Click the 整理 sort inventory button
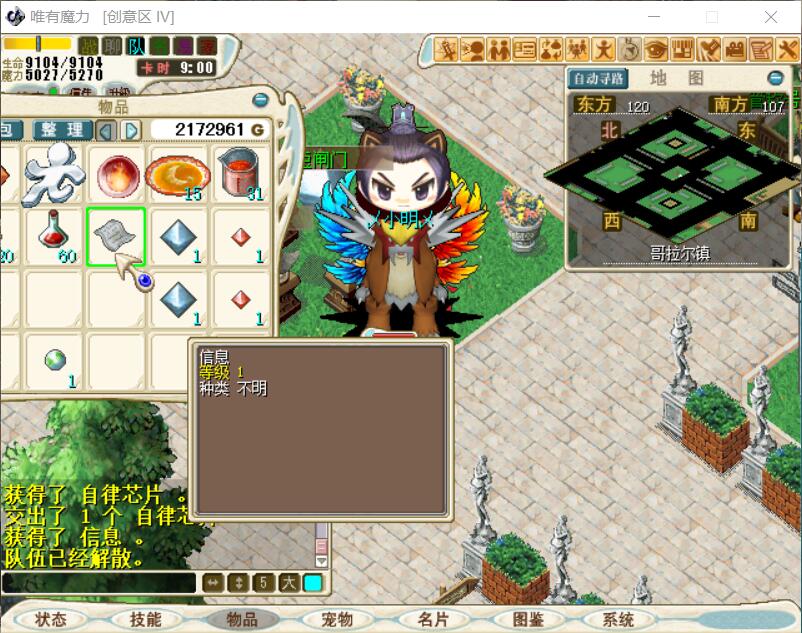Image resolution: width=802 pixels, height=633 pixels. (x=62, y=130)
